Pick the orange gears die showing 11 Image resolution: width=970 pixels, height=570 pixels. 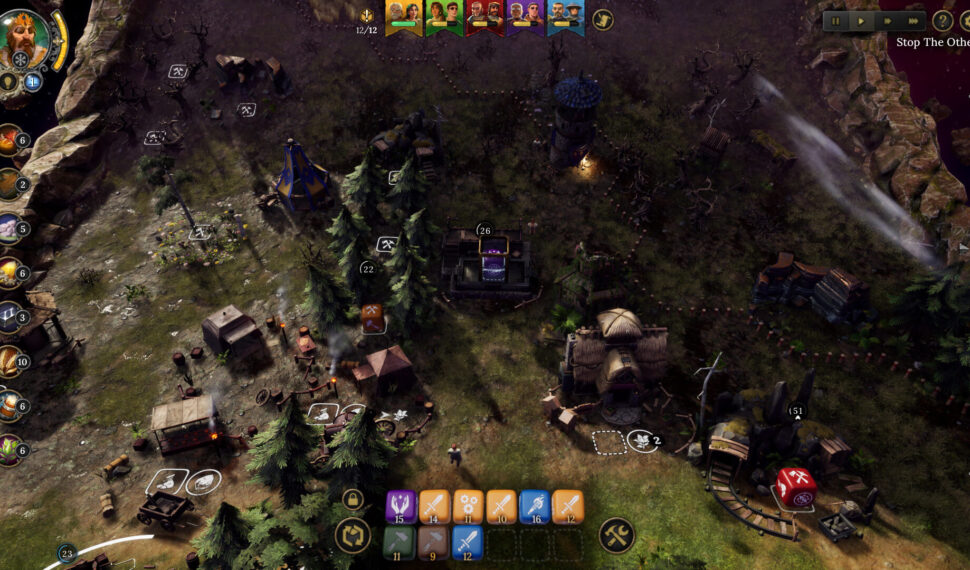tap(467, 506)
